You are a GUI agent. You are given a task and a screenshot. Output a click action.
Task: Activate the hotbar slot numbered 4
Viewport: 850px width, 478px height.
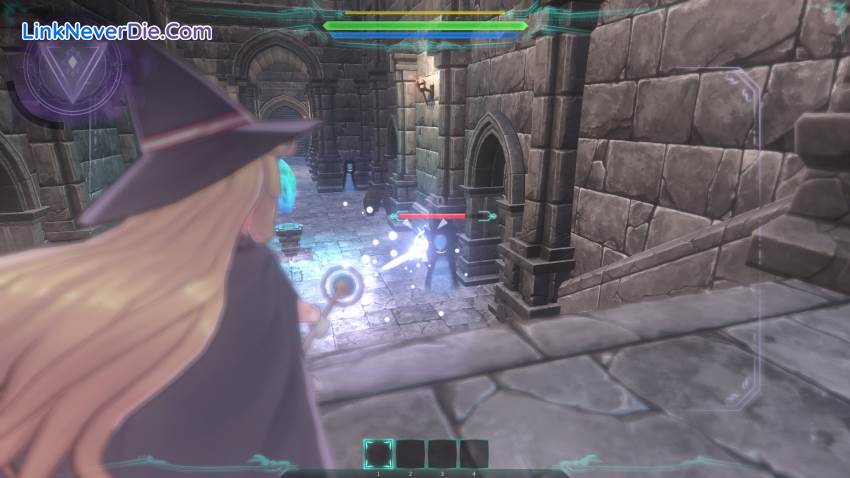coord(474,454)
